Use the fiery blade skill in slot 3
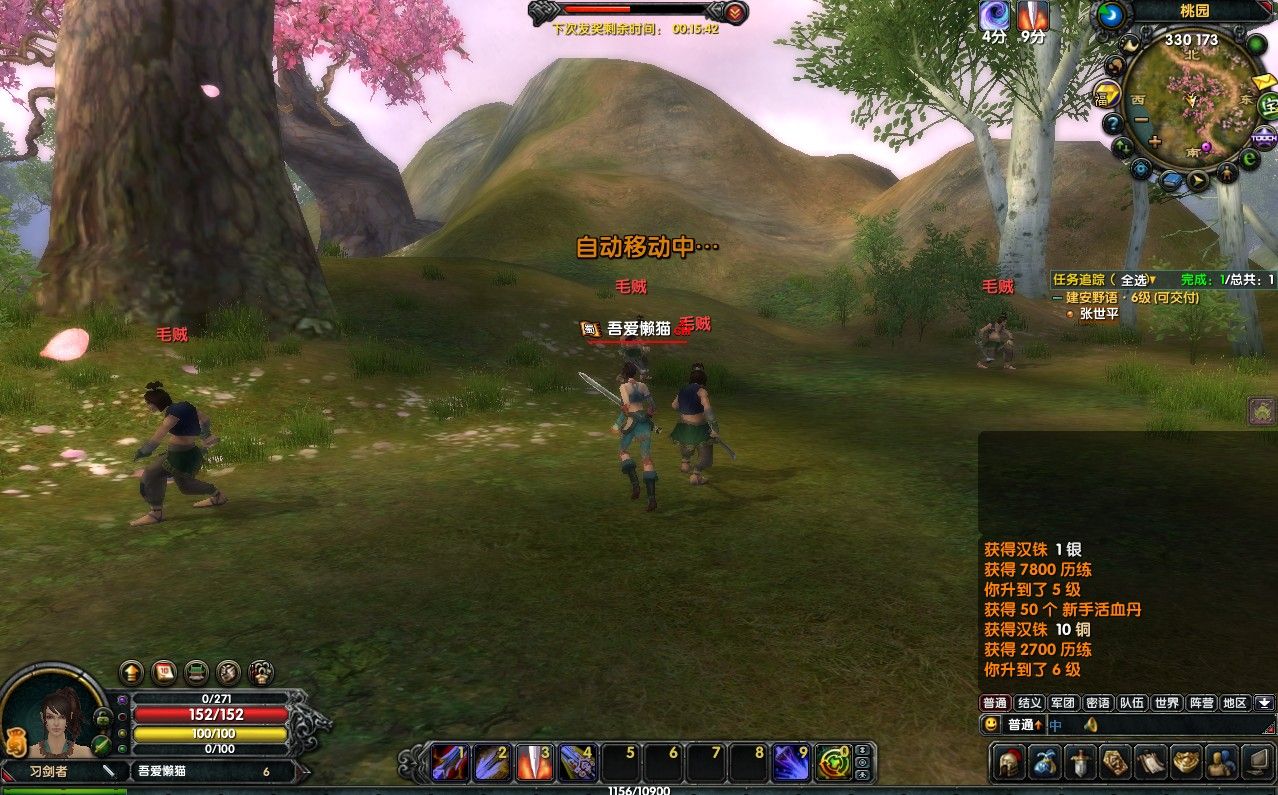Image resolution: width=1278 pixels, height=795 pixels. click(x=534, y=763)
